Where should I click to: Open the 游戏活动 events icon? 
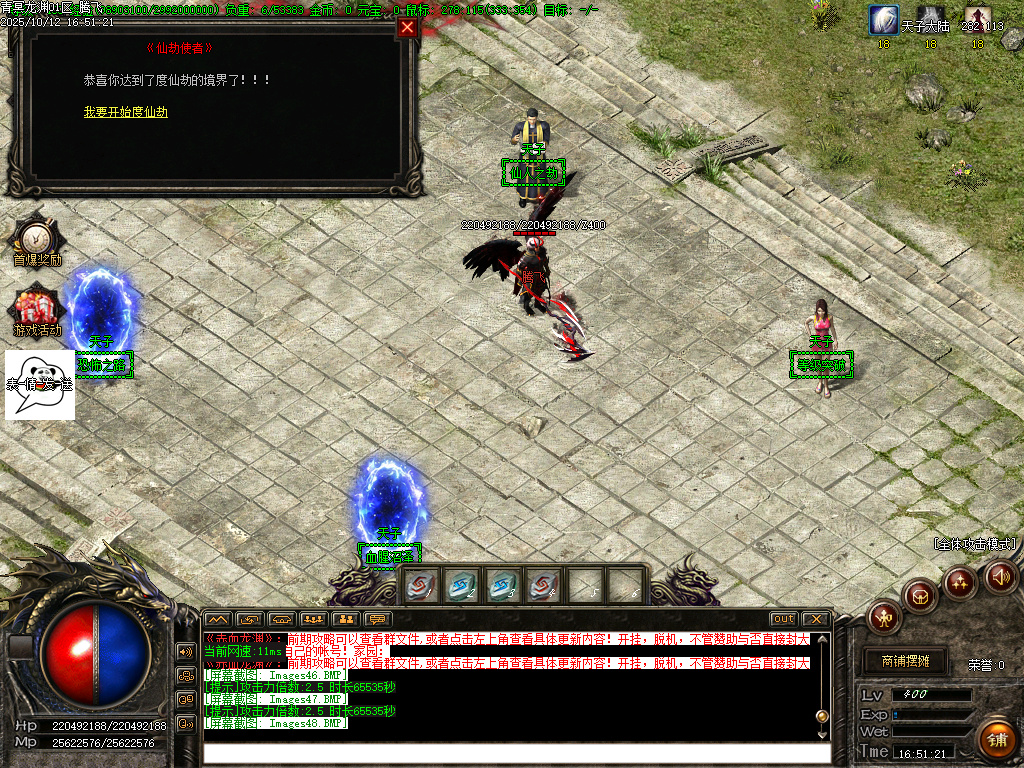36,307
